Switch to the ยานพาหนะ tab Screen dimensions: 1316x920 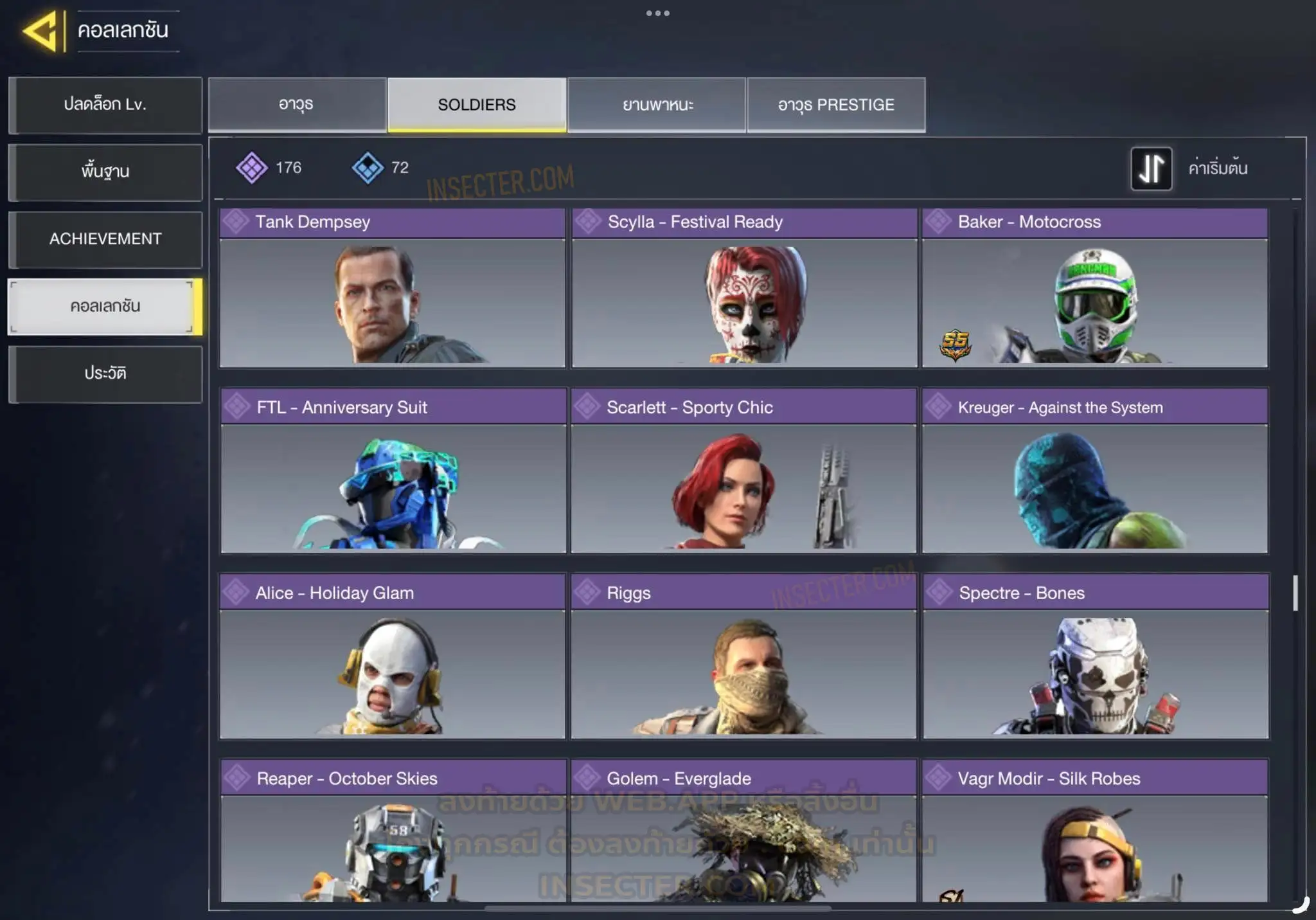(x=657, y=105)
